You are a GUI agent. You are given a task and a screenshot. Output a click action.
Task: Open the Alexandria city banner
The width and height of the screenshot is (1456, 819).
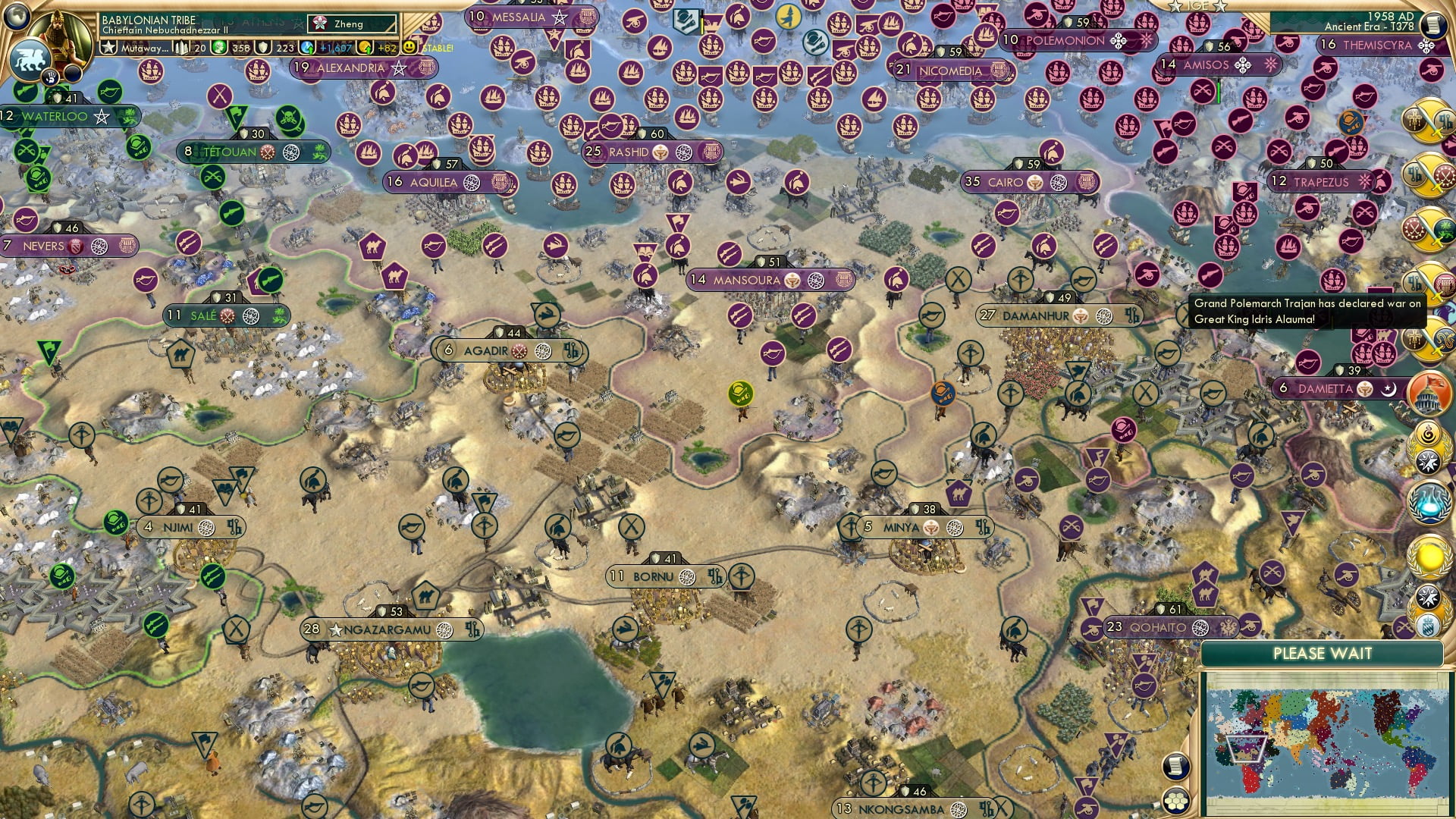point(350,68)
